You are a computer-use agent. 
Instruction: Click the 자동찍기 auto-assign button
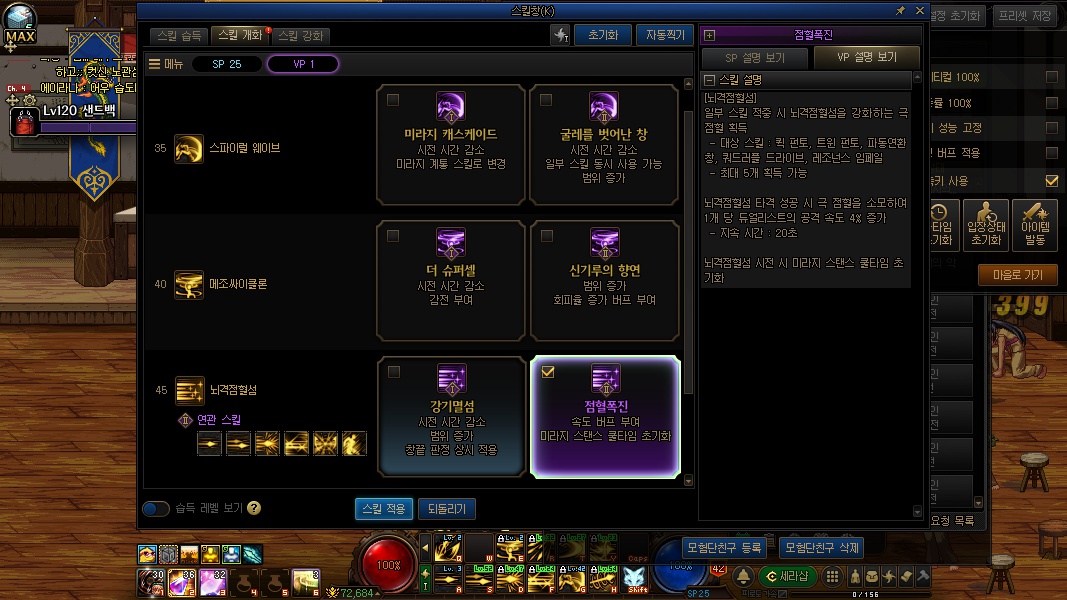(x=664, y=35)
